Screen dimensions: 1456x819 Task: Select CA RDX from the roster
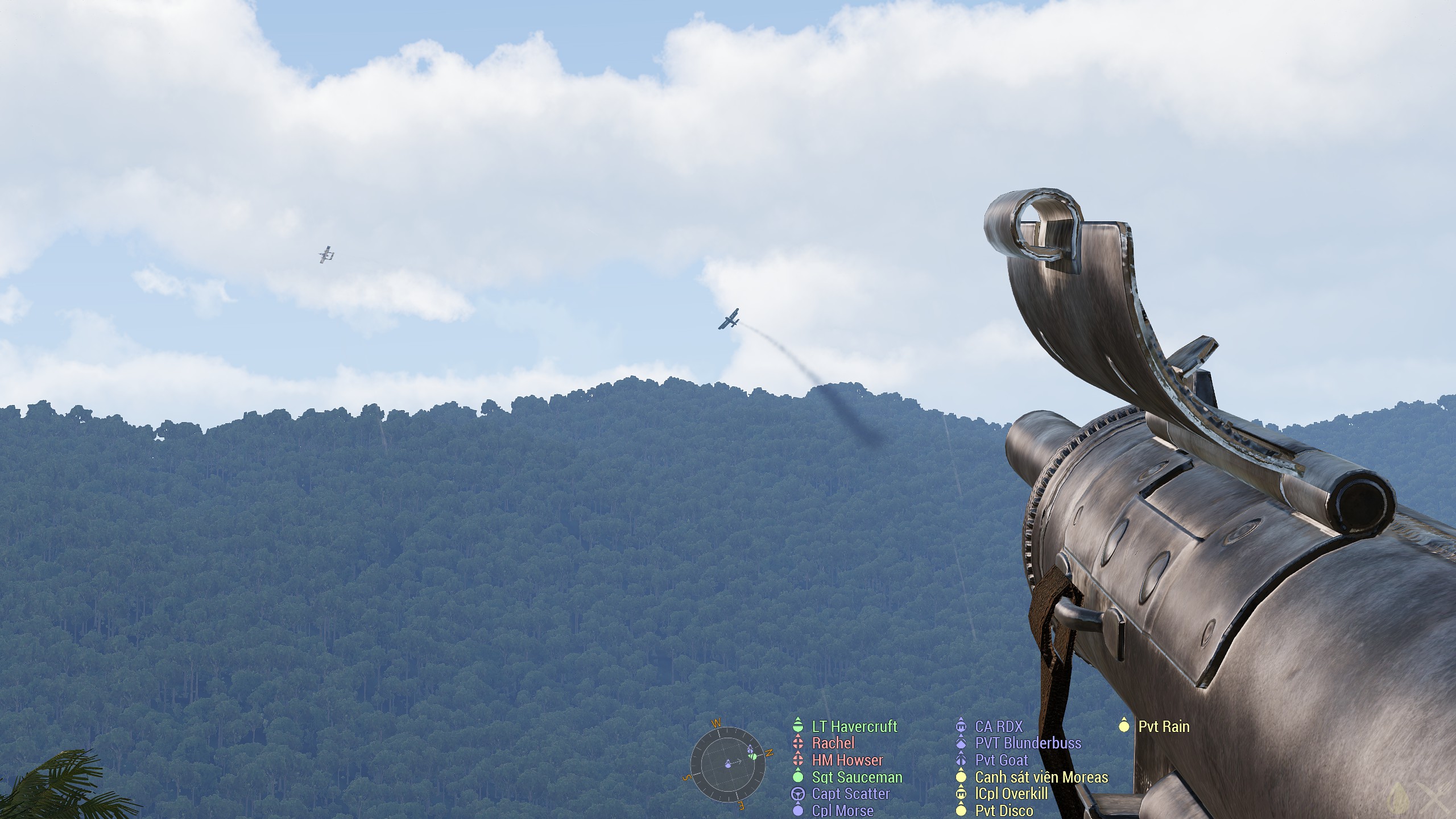[998, 726]
